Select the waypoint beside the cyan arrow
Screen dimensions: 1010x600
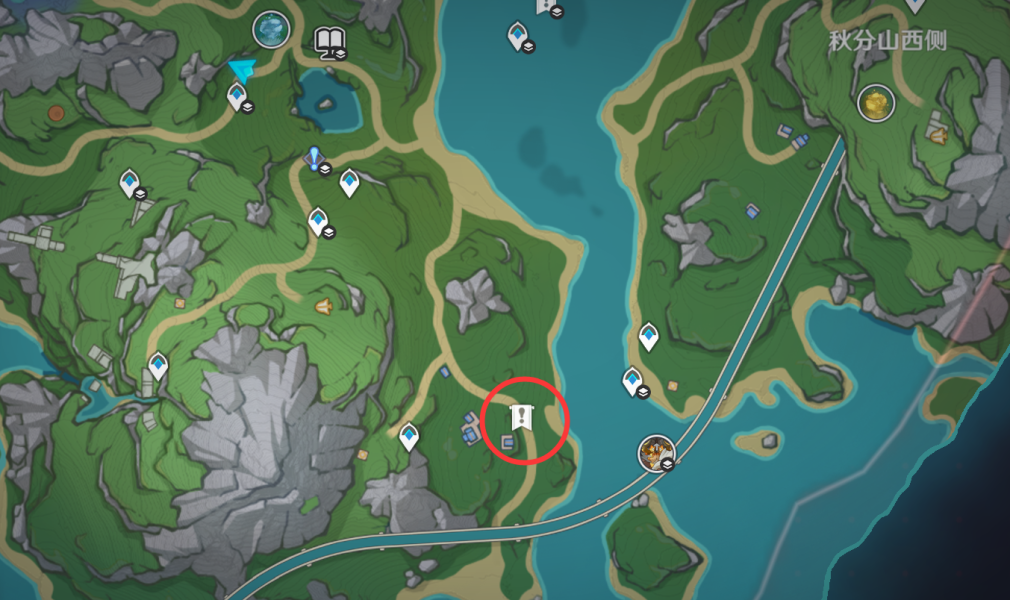point(237,96)
